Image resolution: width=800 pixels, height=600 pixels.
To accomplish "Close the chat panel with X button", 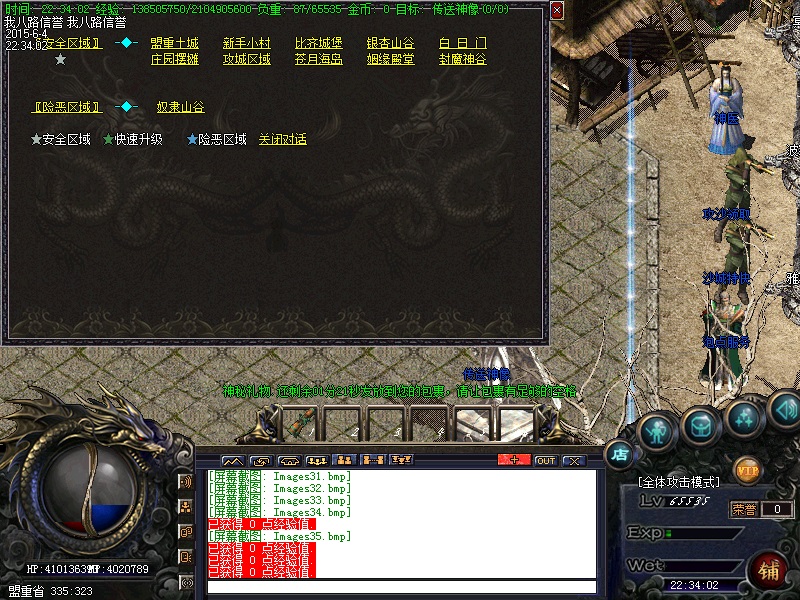I will pos(573,460).
